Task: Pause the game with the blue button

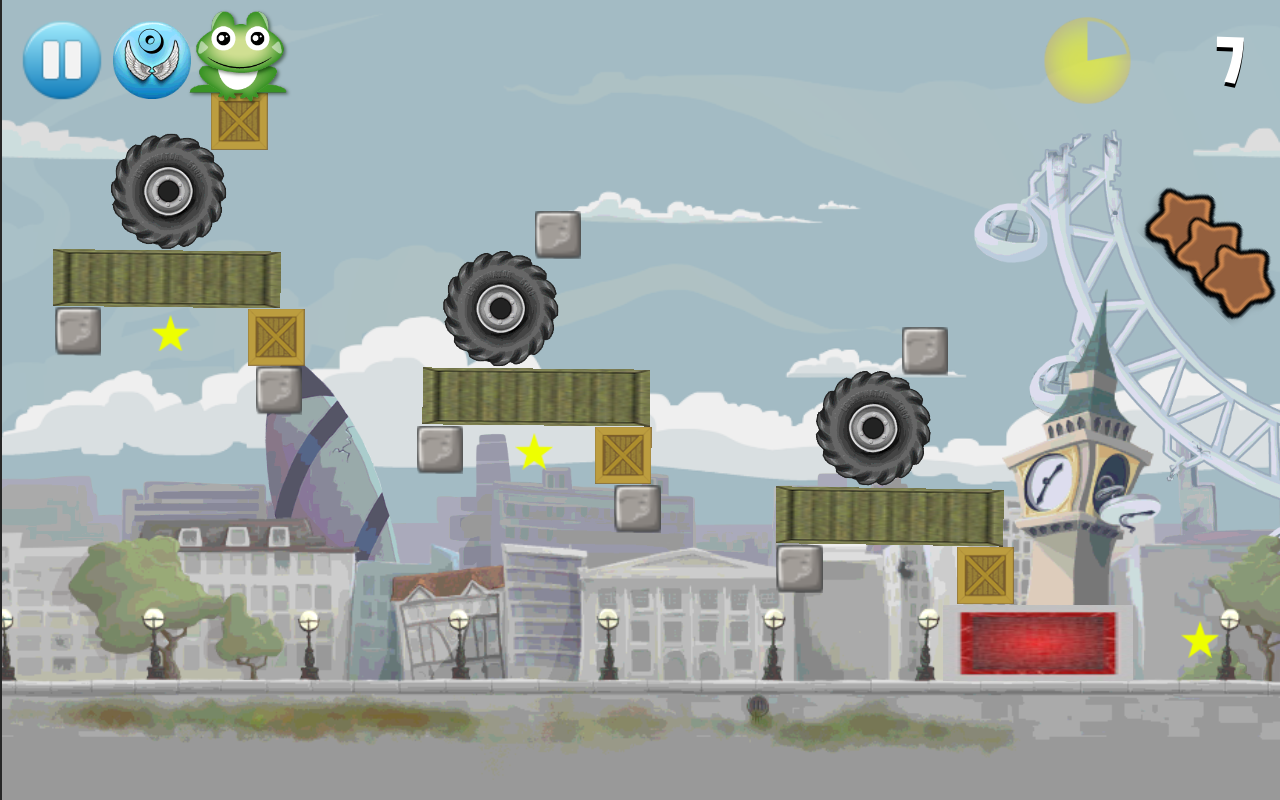Action: coord(62,60)
